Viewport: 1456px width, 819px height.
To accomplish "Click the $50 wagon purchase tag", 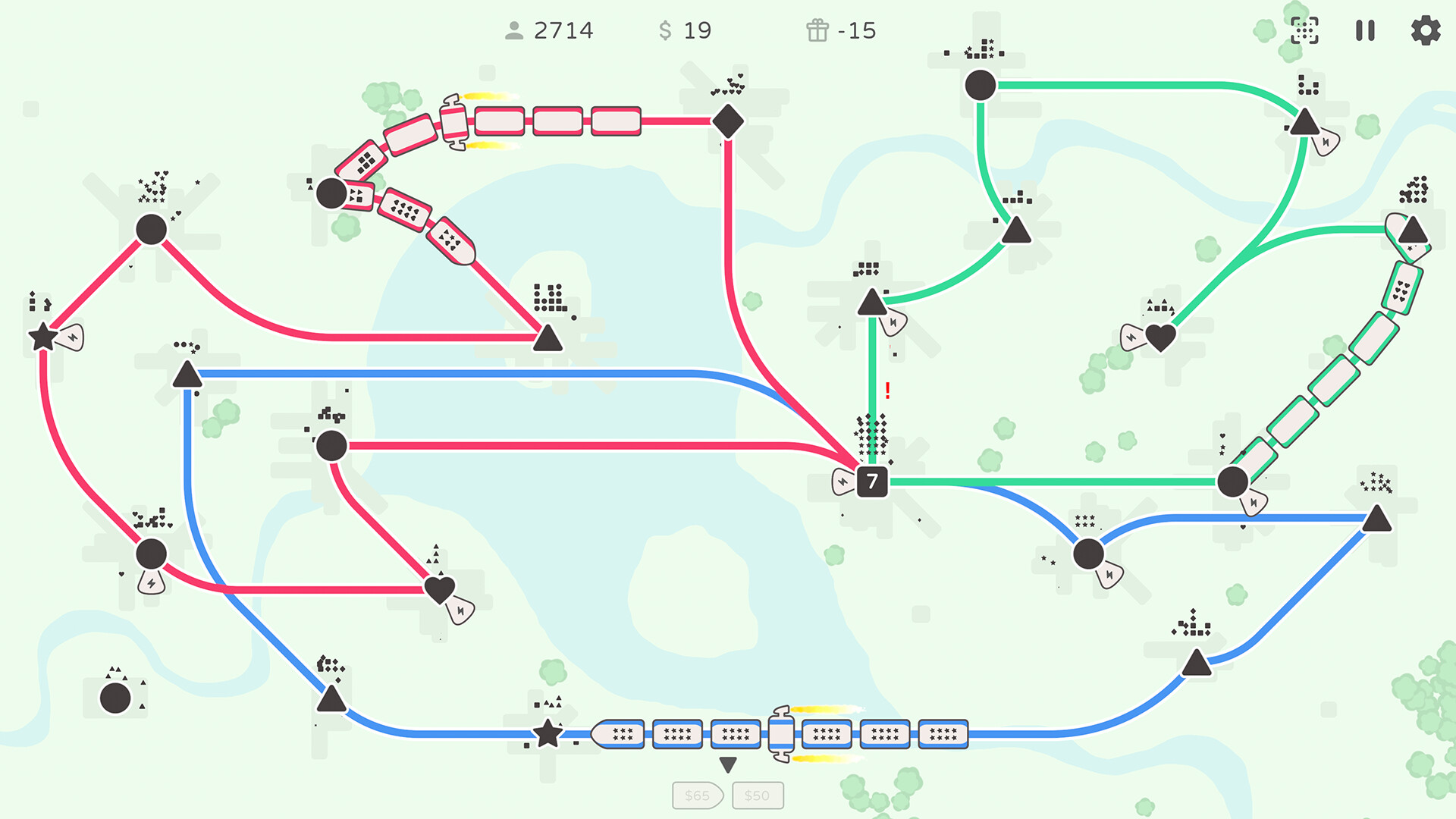I will (x=757, y=795).
